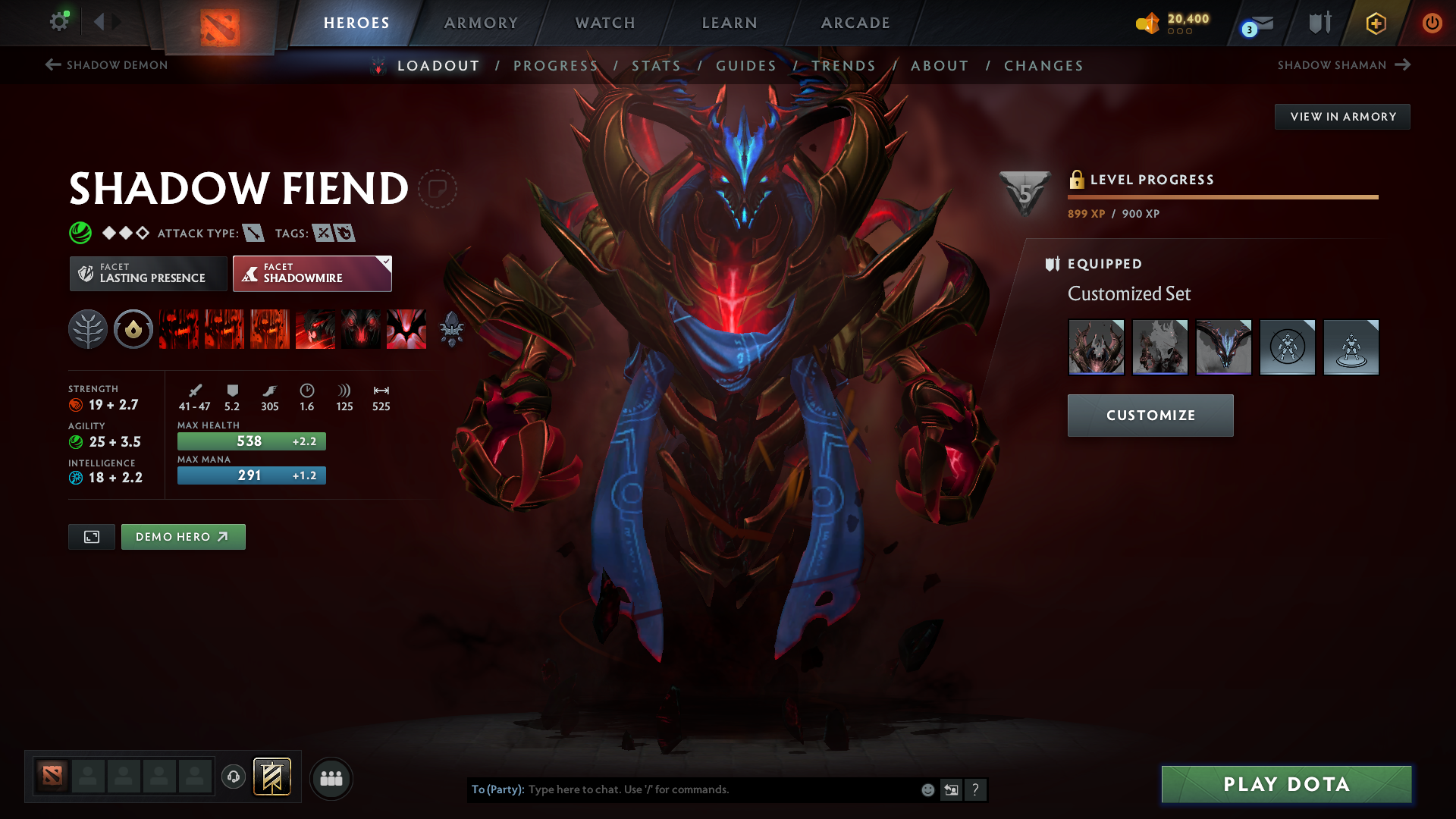Show the hero Progress section
The height and width of the screenshot is (819, 1456).
point(556,66)
